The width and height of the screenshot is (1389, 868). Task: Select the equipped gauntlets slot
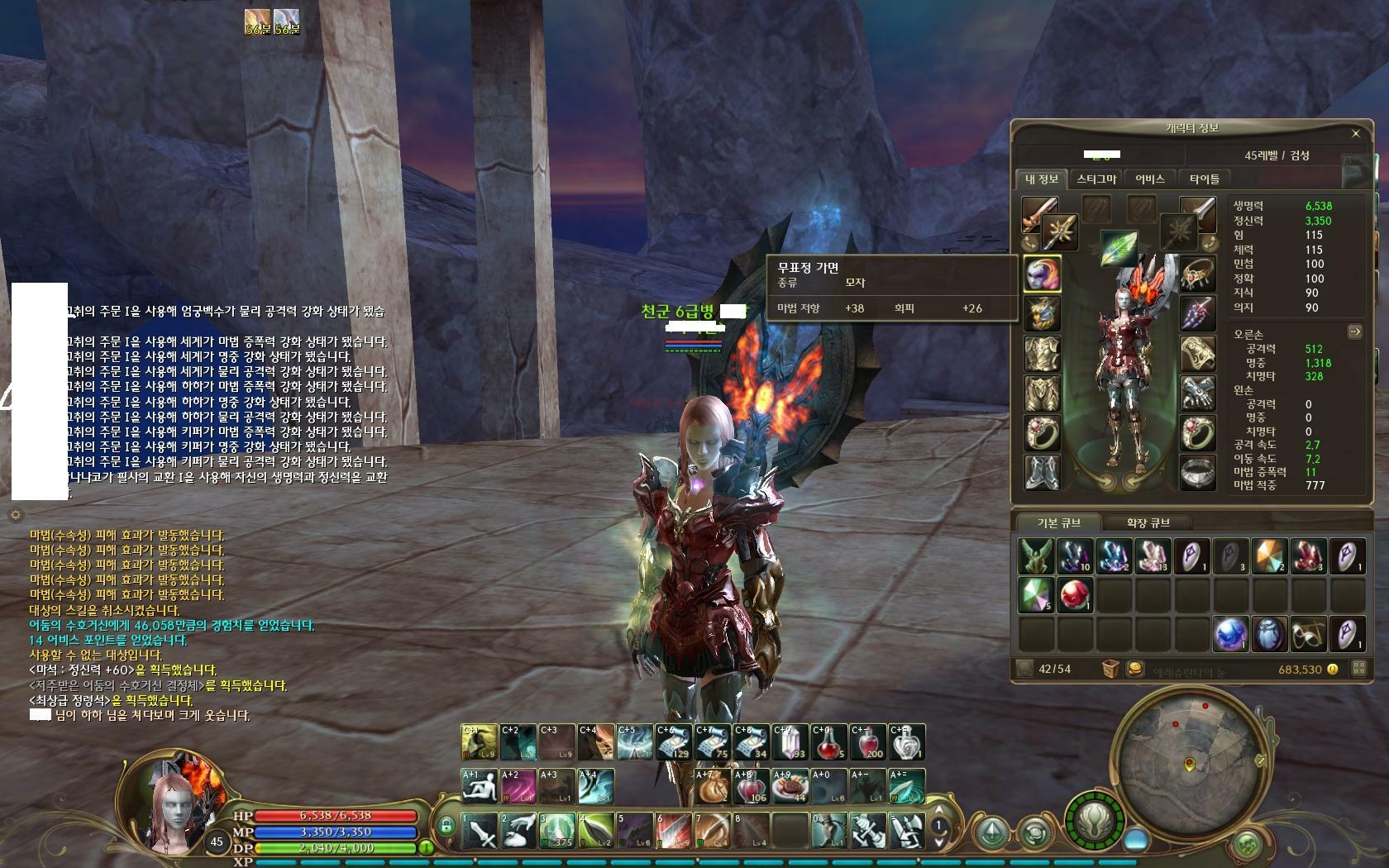click(x=1196, y=393)
